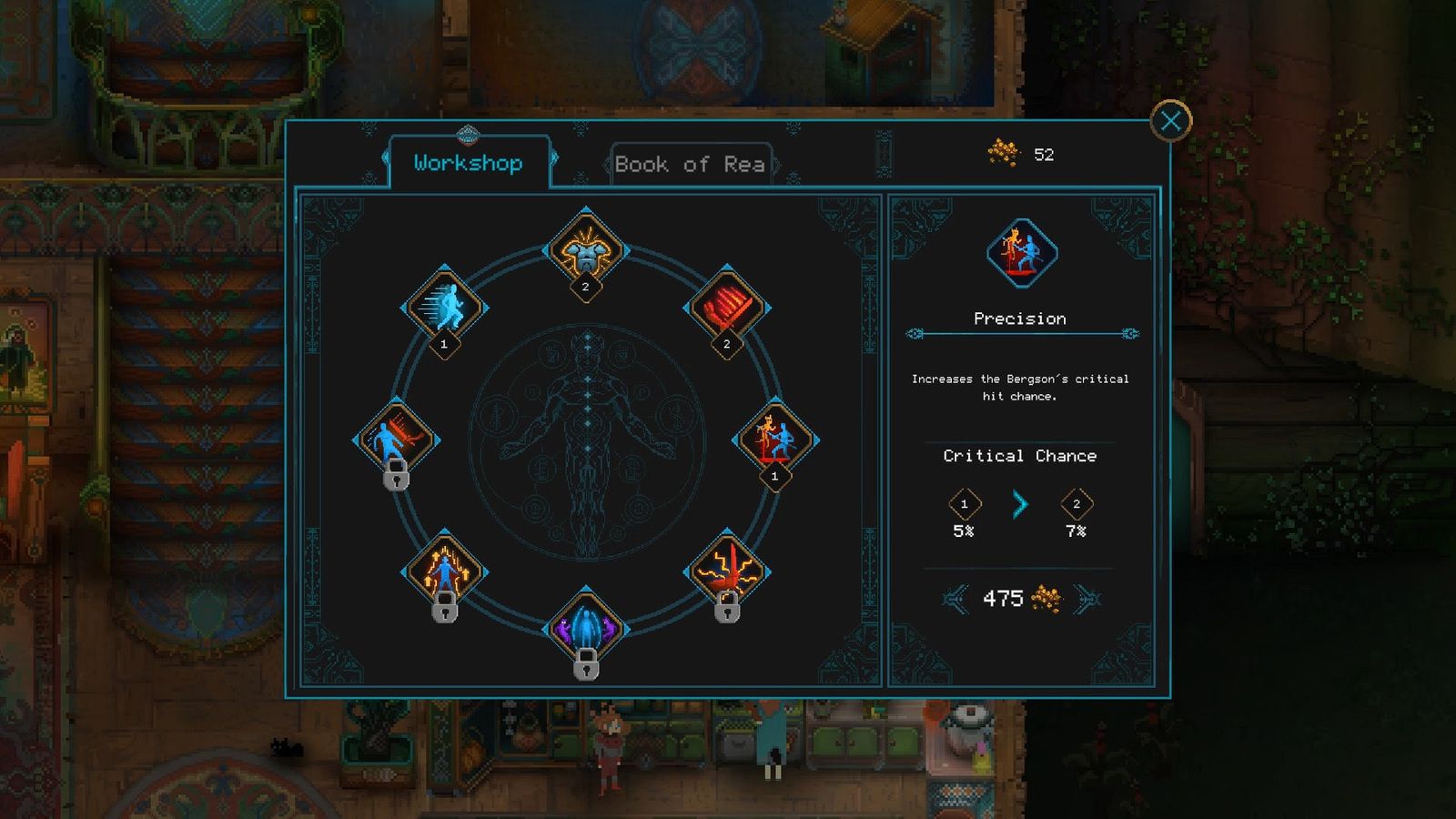This screenshot has height=819, width=1456.
Task: Open the Book of Rea tab
Action: 689,165
